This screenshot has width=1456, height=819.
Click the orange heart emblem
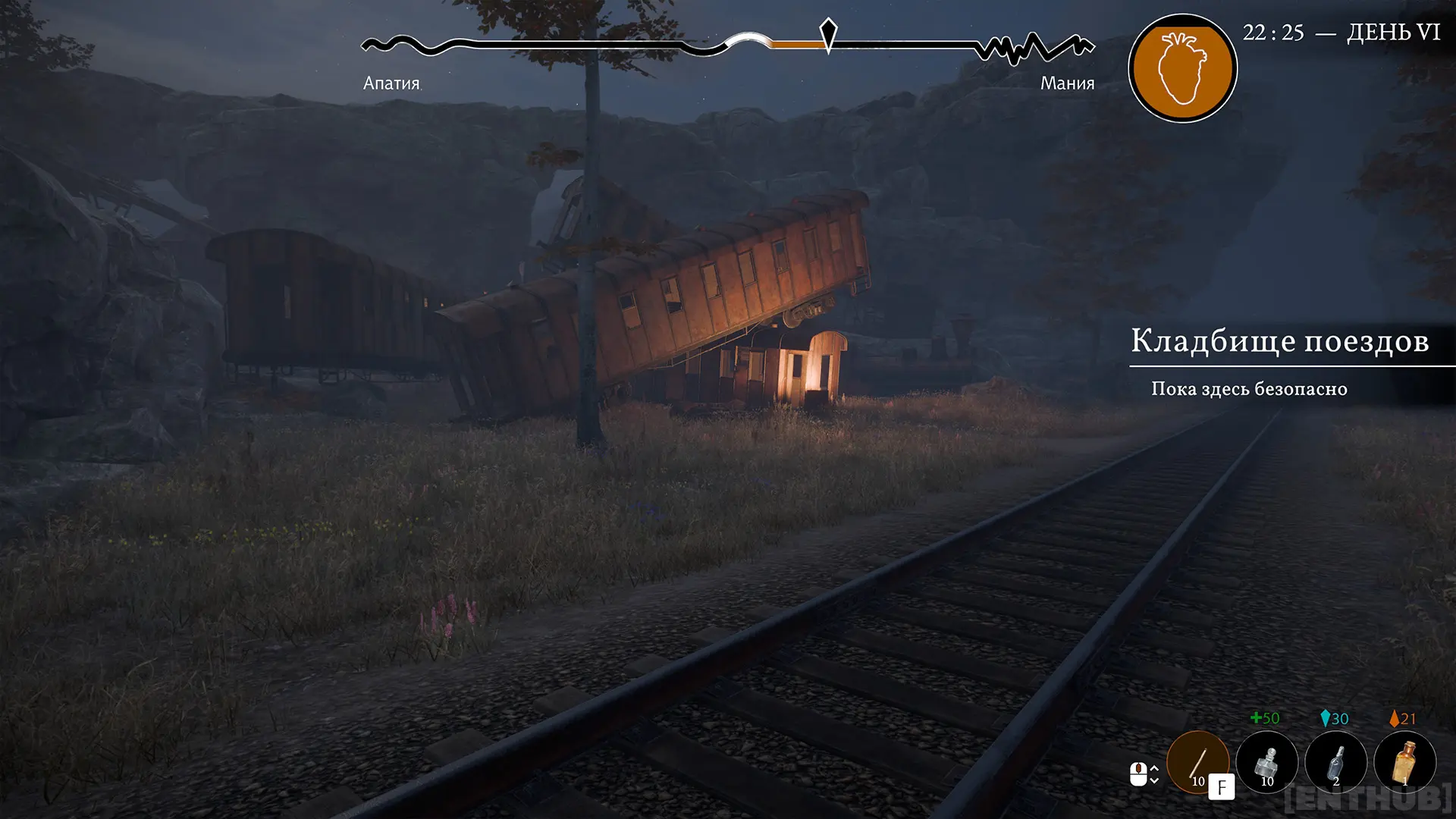tap(1182, 68)
